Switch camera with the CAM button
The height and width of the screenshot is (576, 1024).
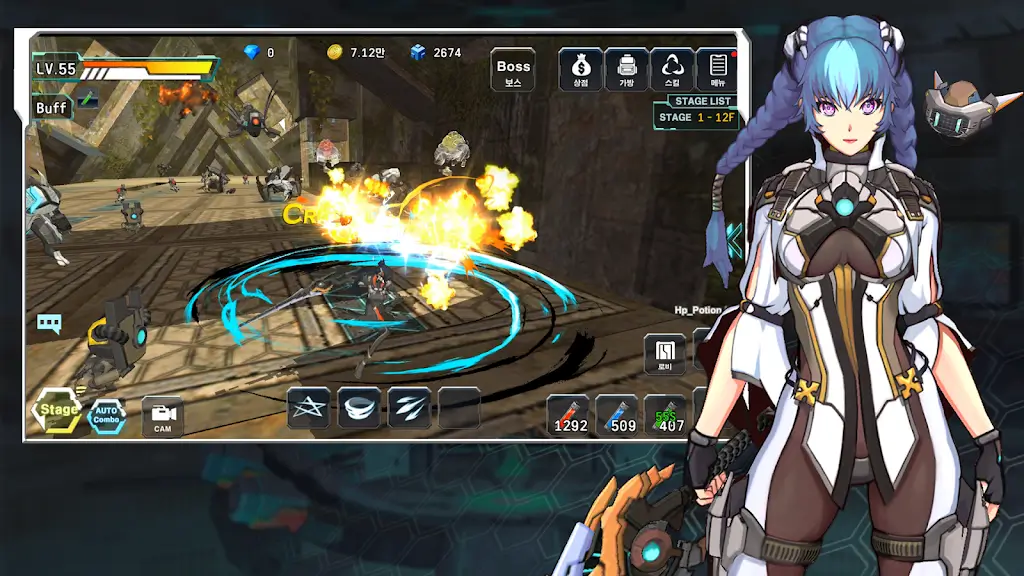(x=162, y=415)
